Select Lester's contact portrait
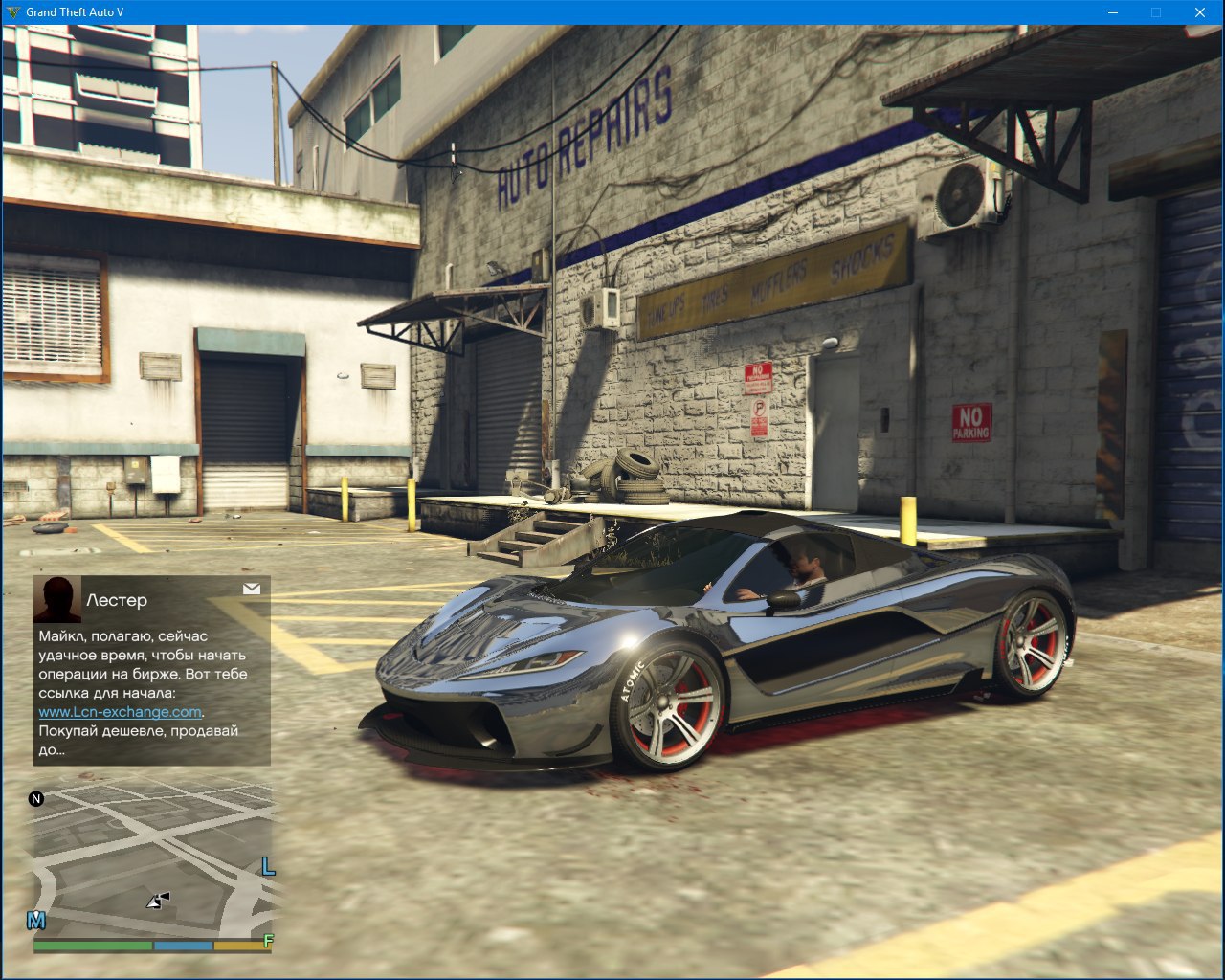 pyautogui.click(x=57, y=600)
